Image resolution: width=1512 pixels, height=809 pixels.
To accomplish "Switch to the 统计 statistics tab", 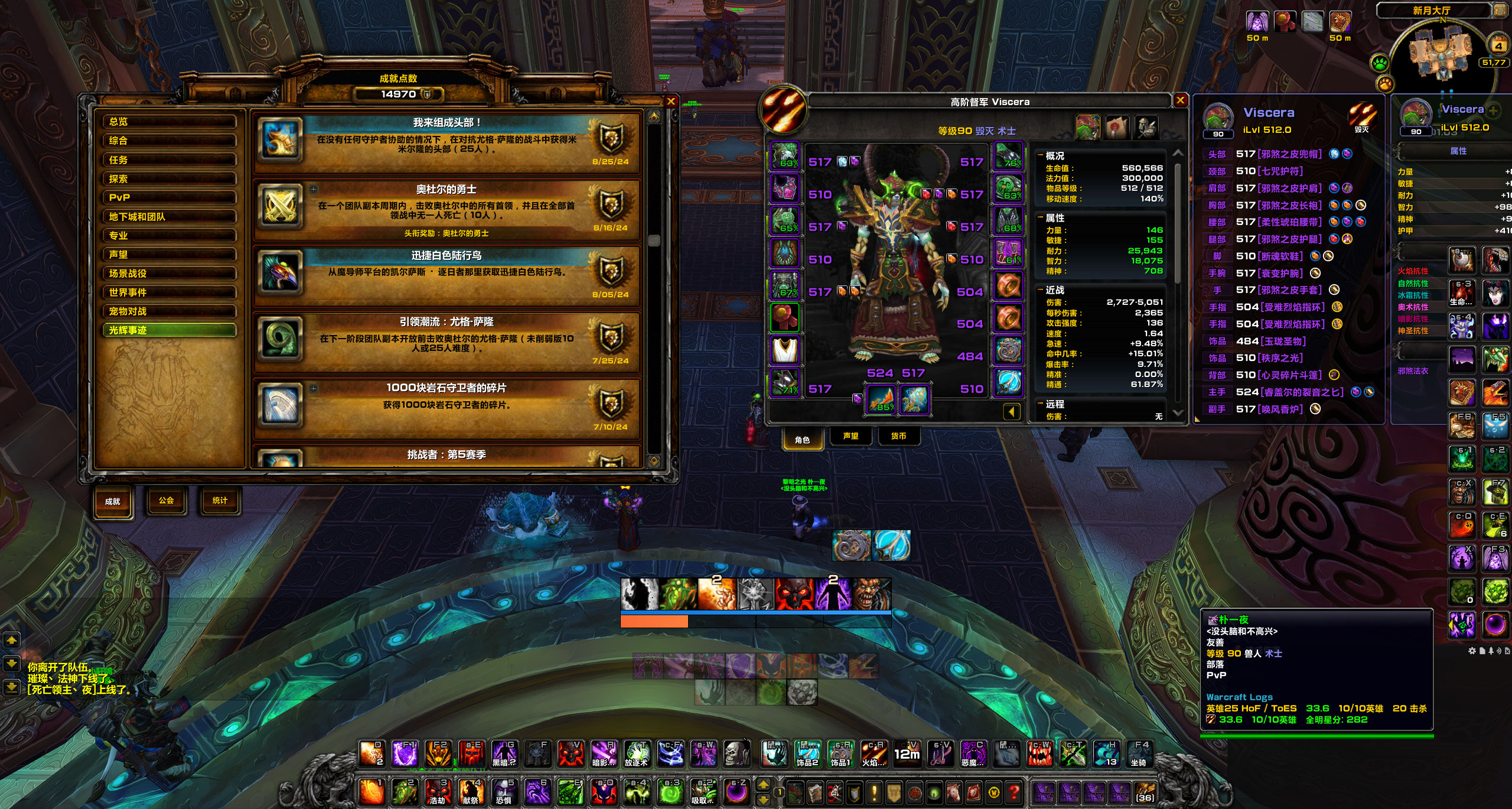I will click(220, 501).
